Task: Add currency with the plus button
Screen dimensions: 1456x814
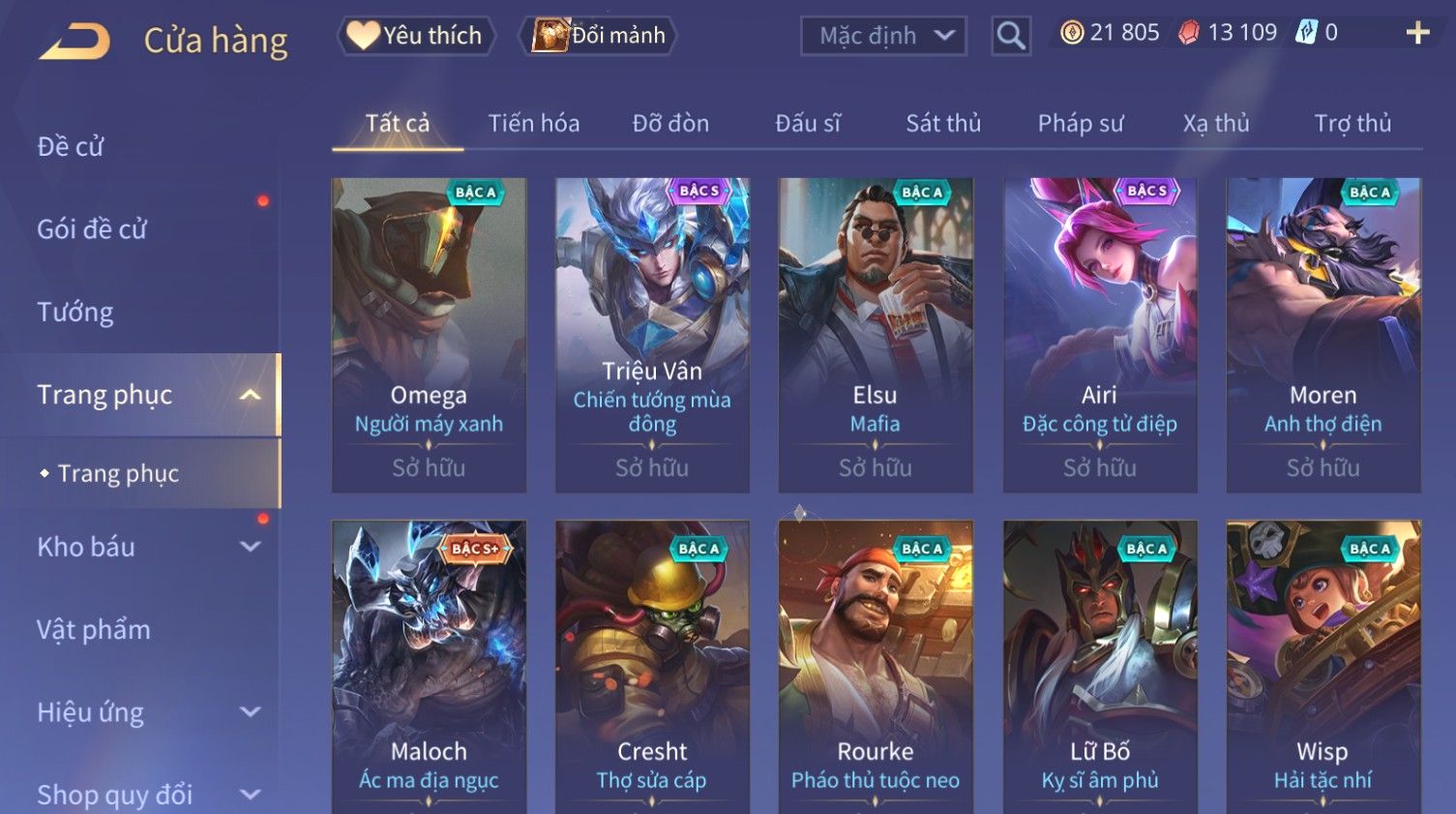Action: coord(1417,33)
